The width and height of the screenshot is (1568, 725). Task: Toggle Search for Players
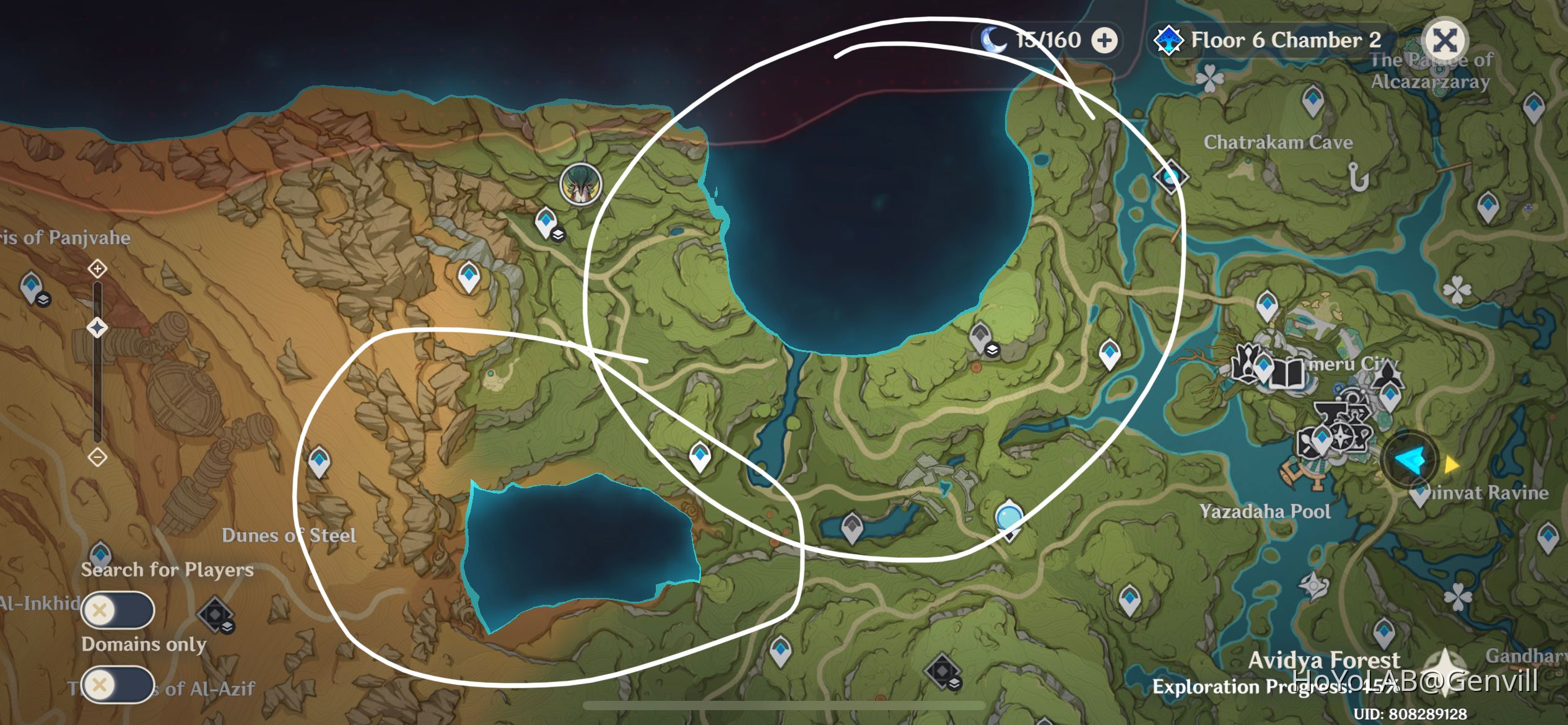[118, 610]
